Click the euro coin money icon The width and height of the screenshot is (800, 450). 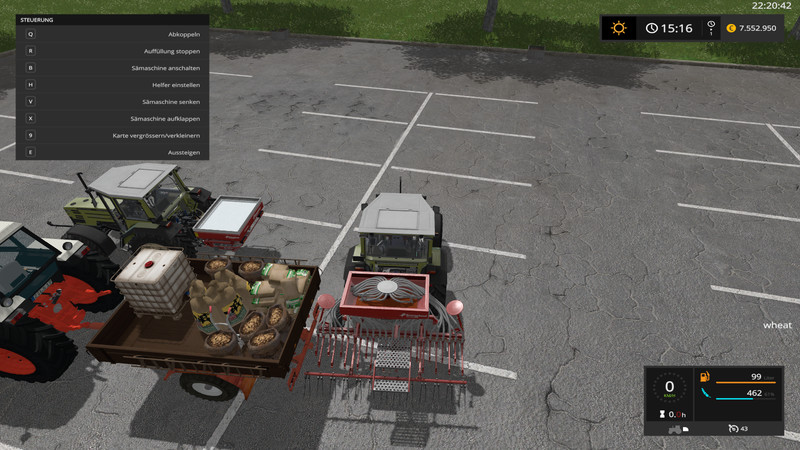point(731,28)
